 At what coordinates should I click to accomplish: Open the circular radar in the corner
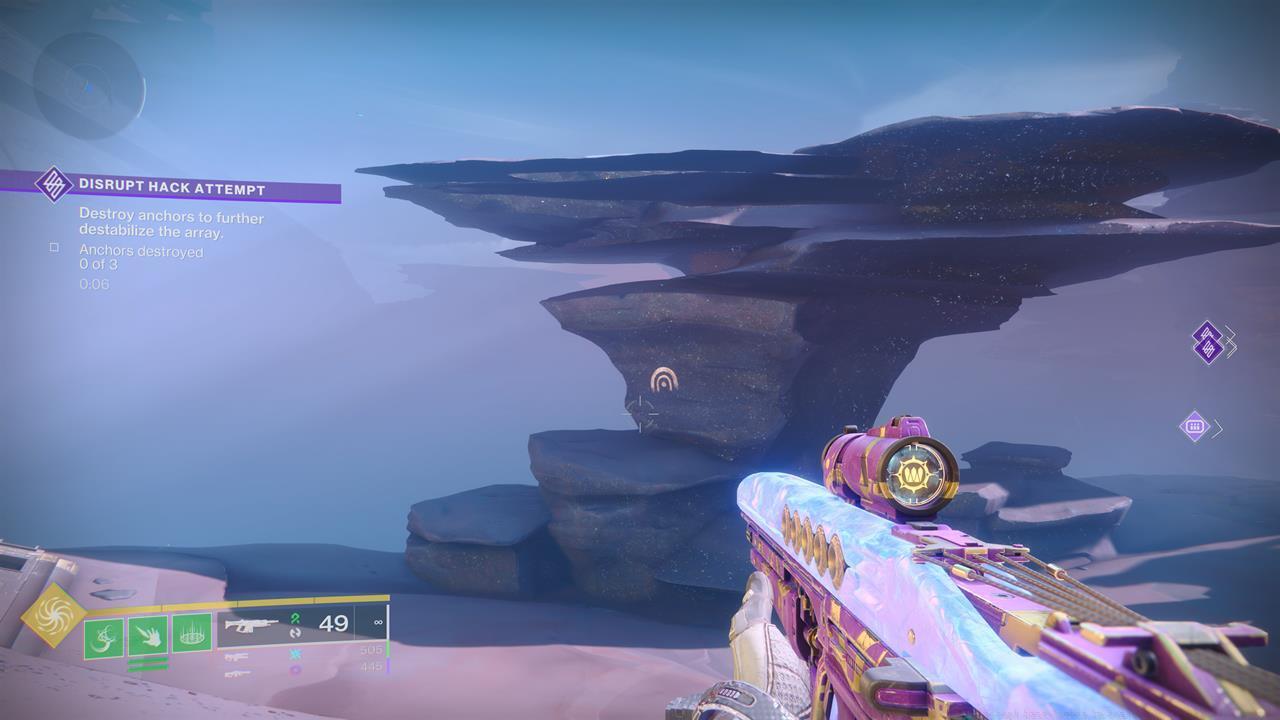pos(88,87)
